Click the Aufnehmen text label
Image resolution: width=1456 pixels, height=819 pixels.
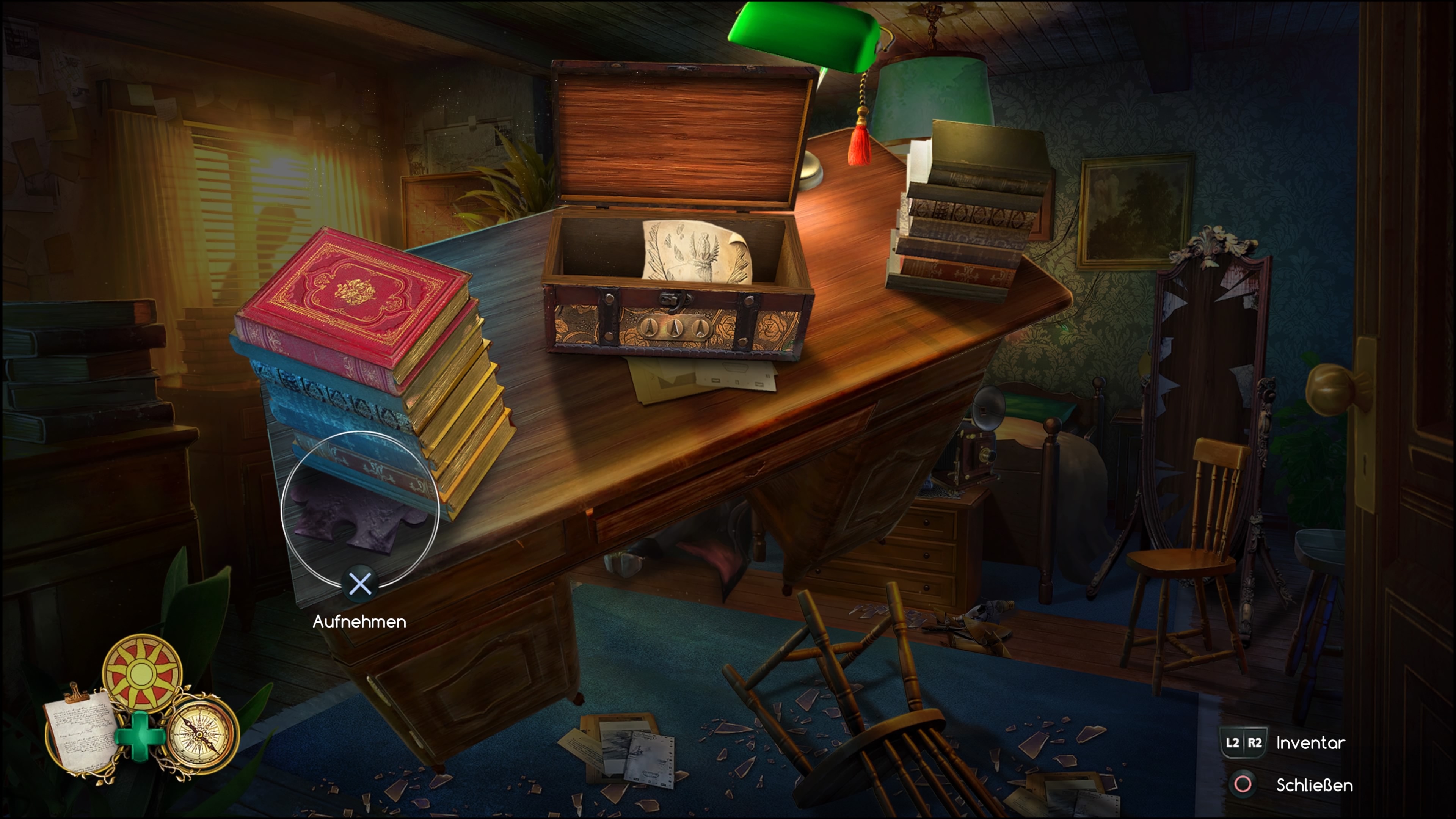click(360, 622)
